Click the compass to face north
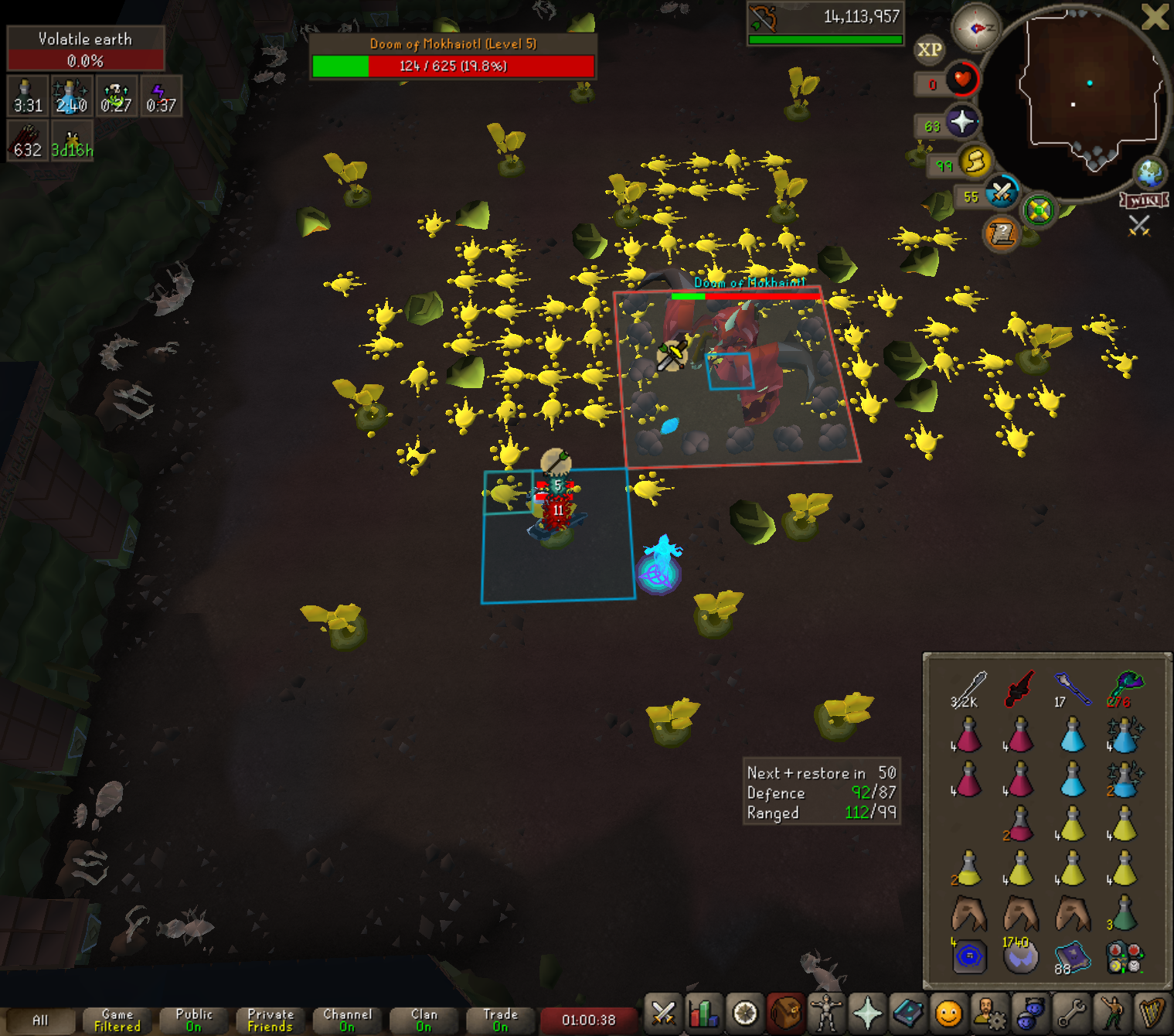This screenshot has width=1174, height=1036. (975, 28)
